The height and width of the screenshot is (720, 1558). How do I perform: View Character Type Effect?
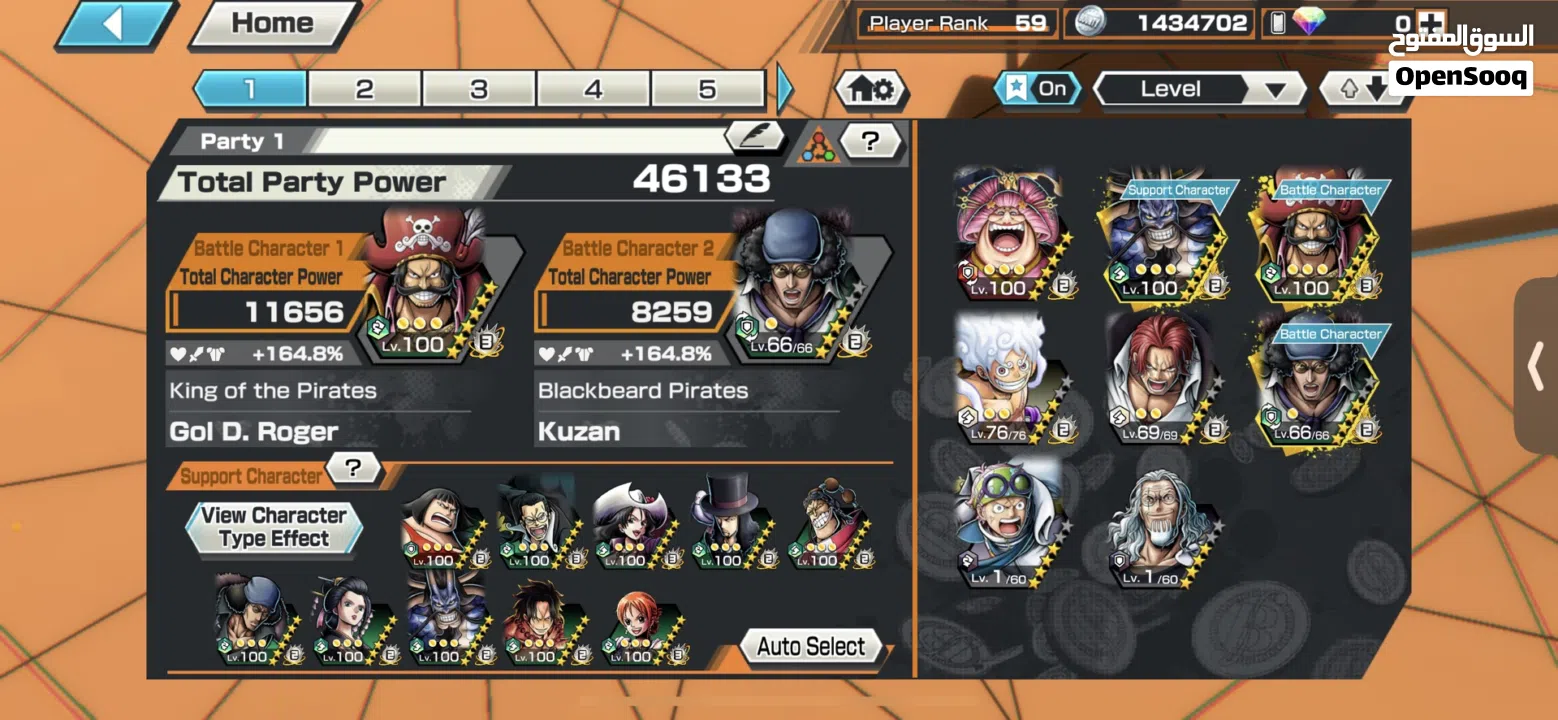(x=273, y=527)
